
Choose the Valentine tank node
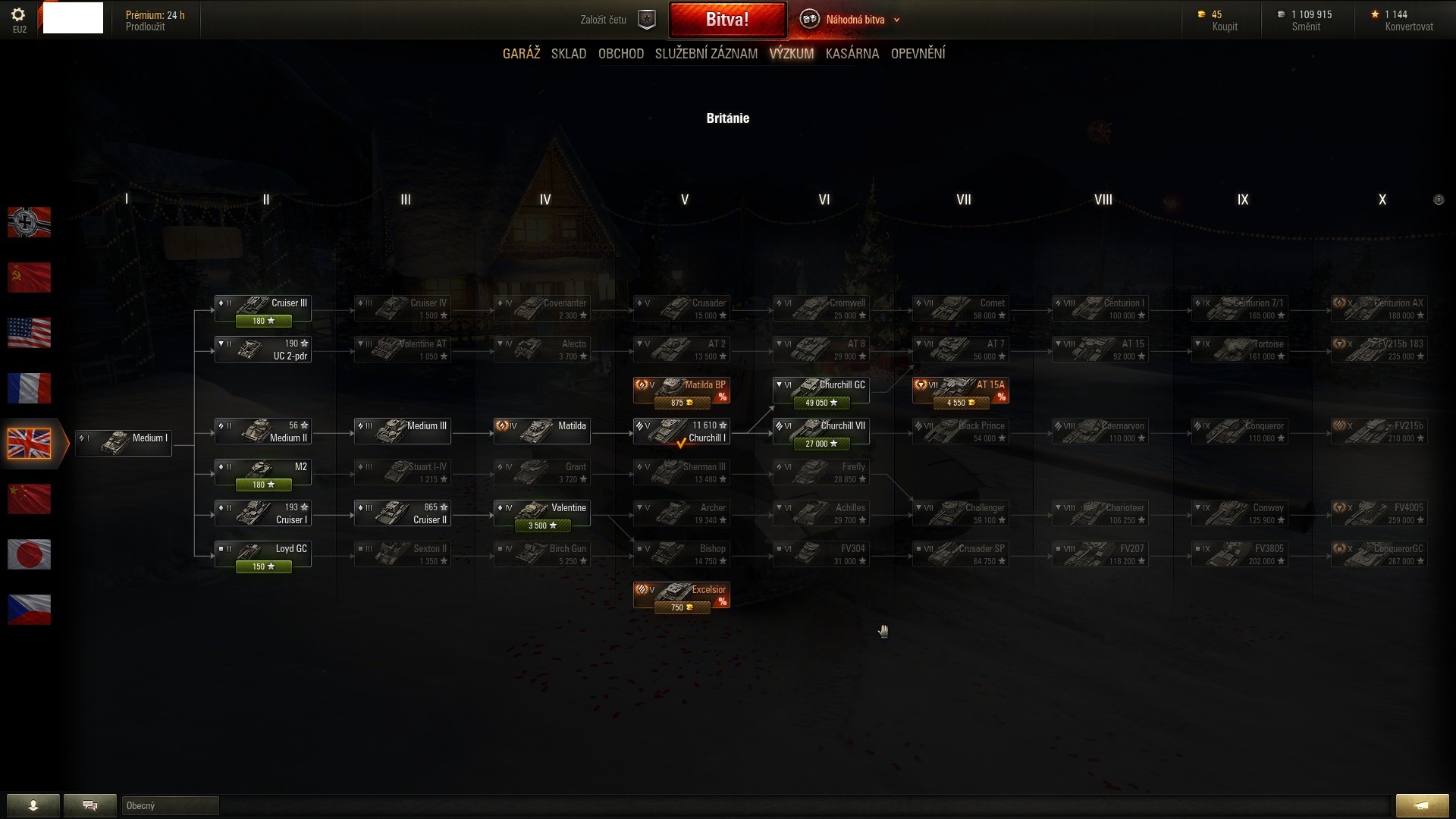point(541,513)
